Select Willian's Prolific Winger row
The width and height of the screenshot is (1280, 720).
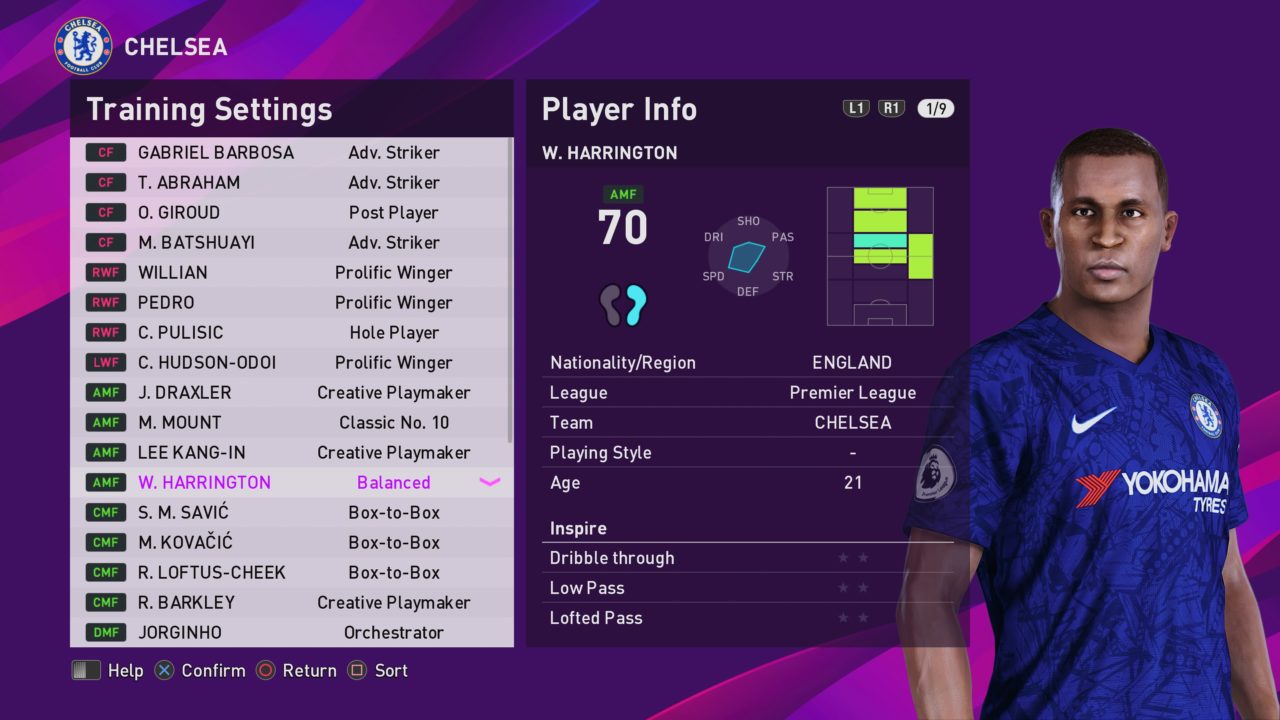tap(290, 273)
